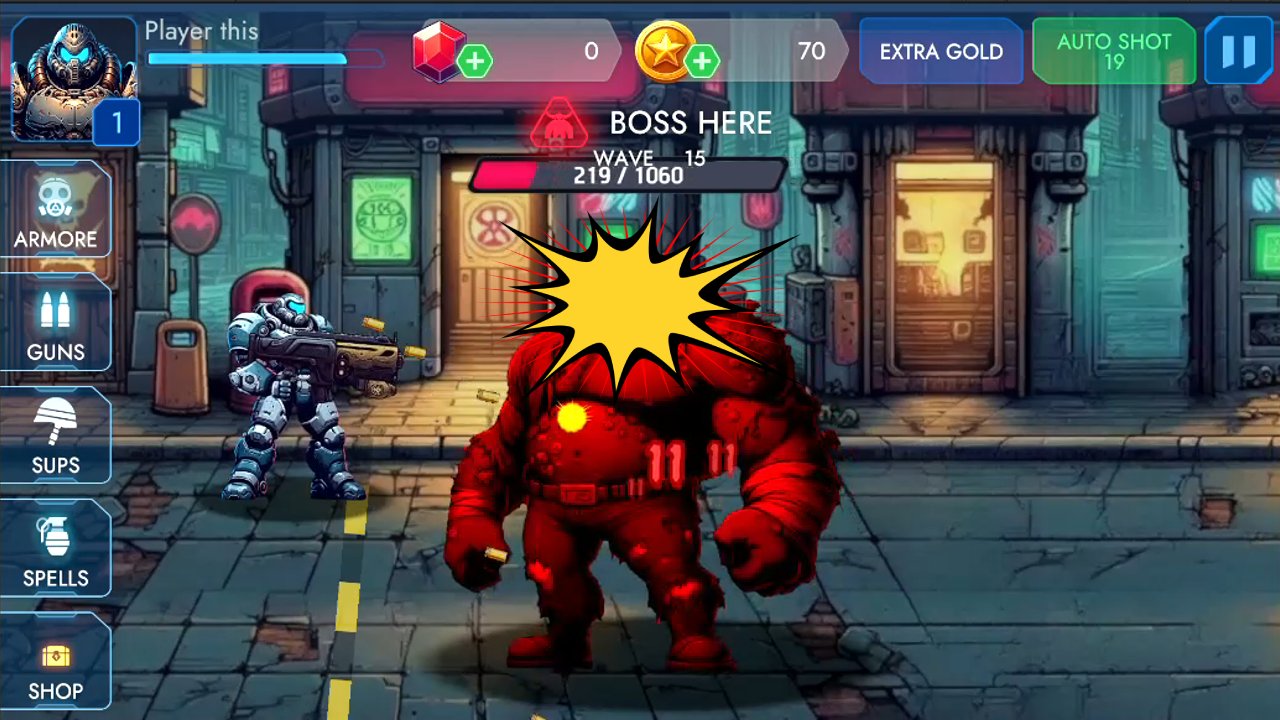This screenshot has height=720, width=1280.
Task: Click the gold star coin icon
Action: tap(668, 51)
